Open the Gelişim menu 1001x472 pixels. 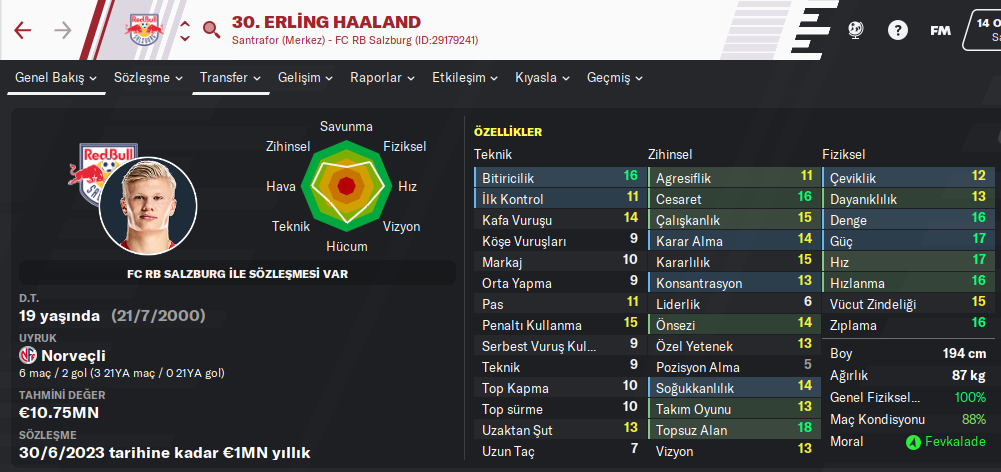click(x=306, y=78)
